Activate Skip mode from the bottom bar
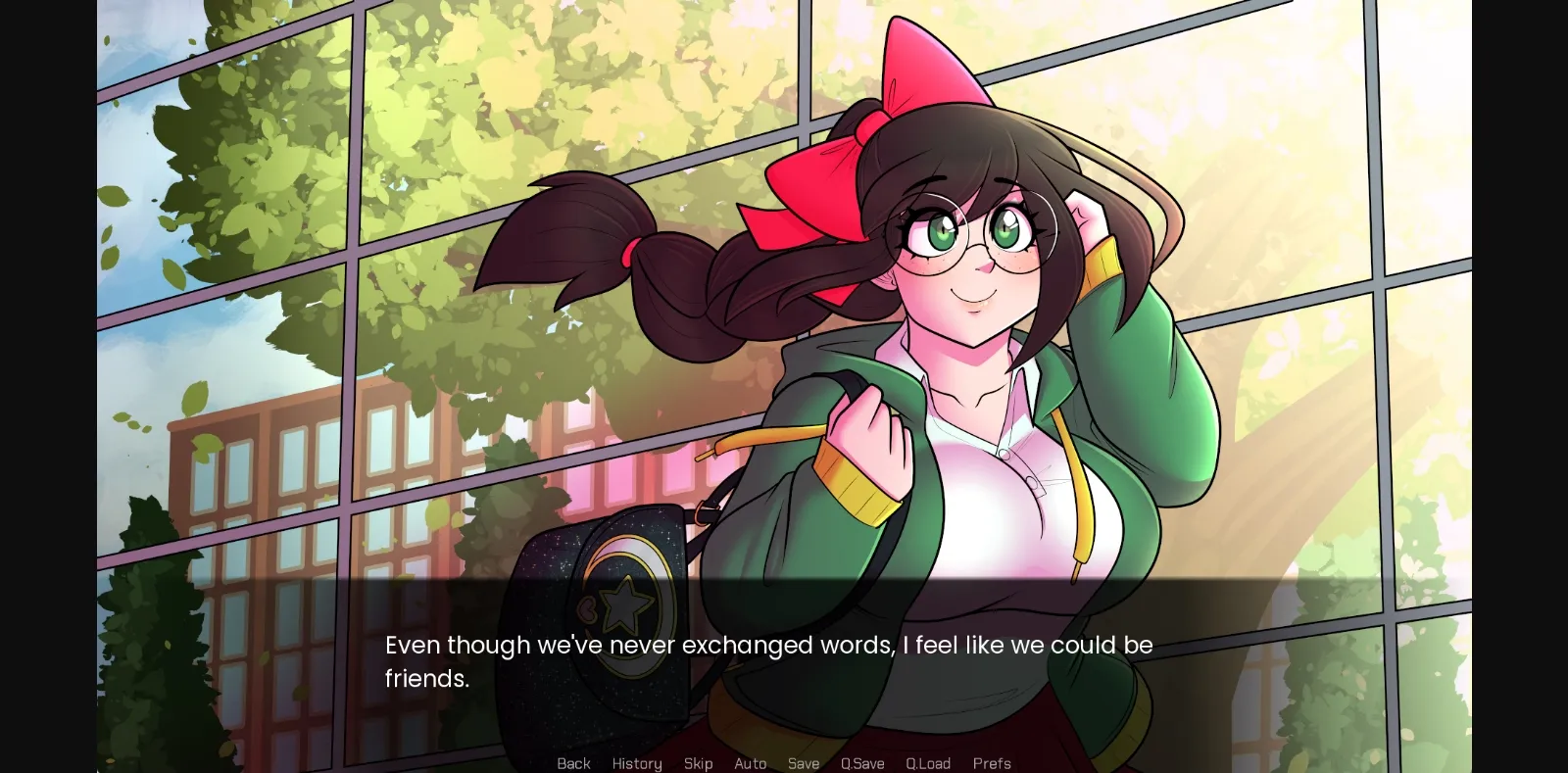 tap(698, 763)
